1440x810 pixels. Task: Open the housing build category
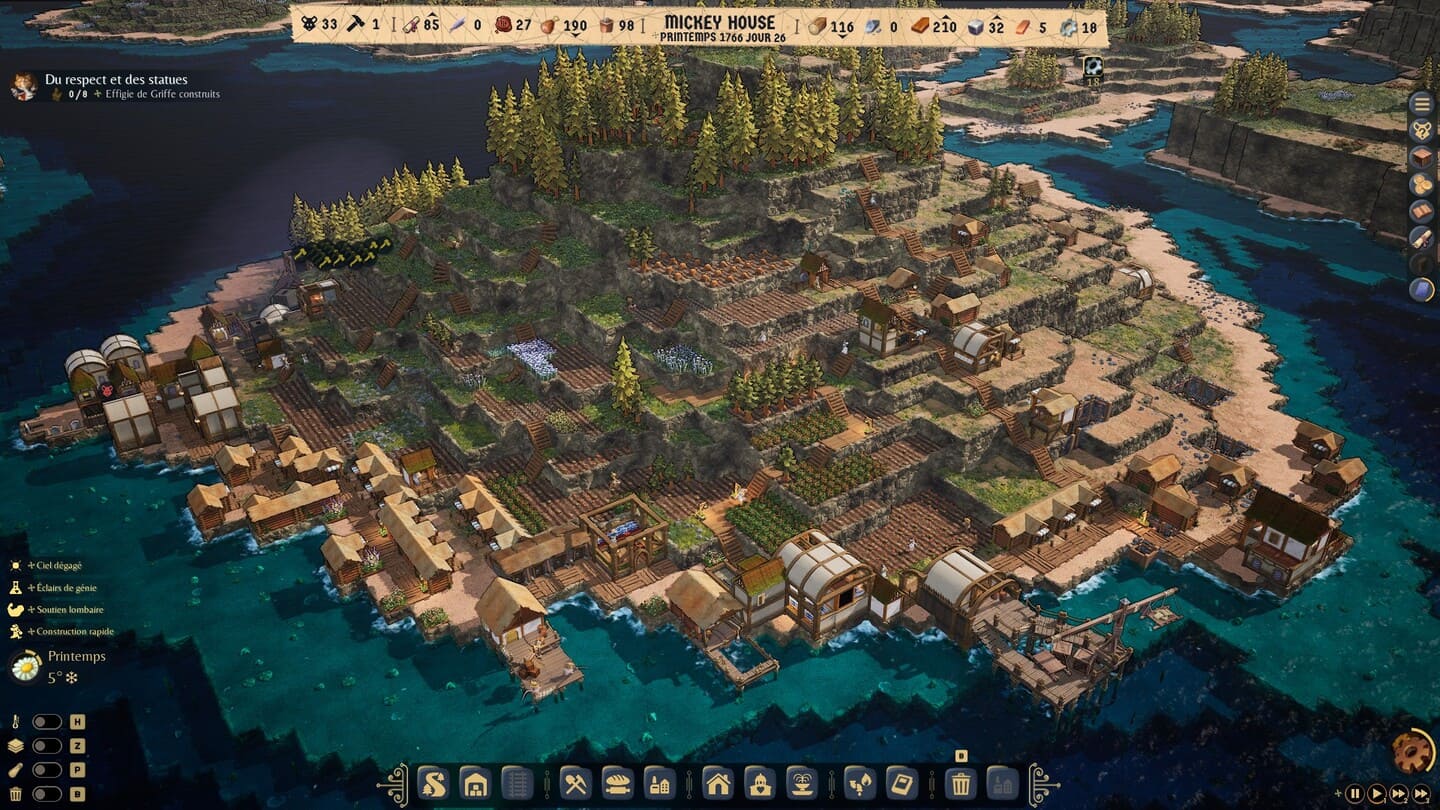[x=718, y=782]
